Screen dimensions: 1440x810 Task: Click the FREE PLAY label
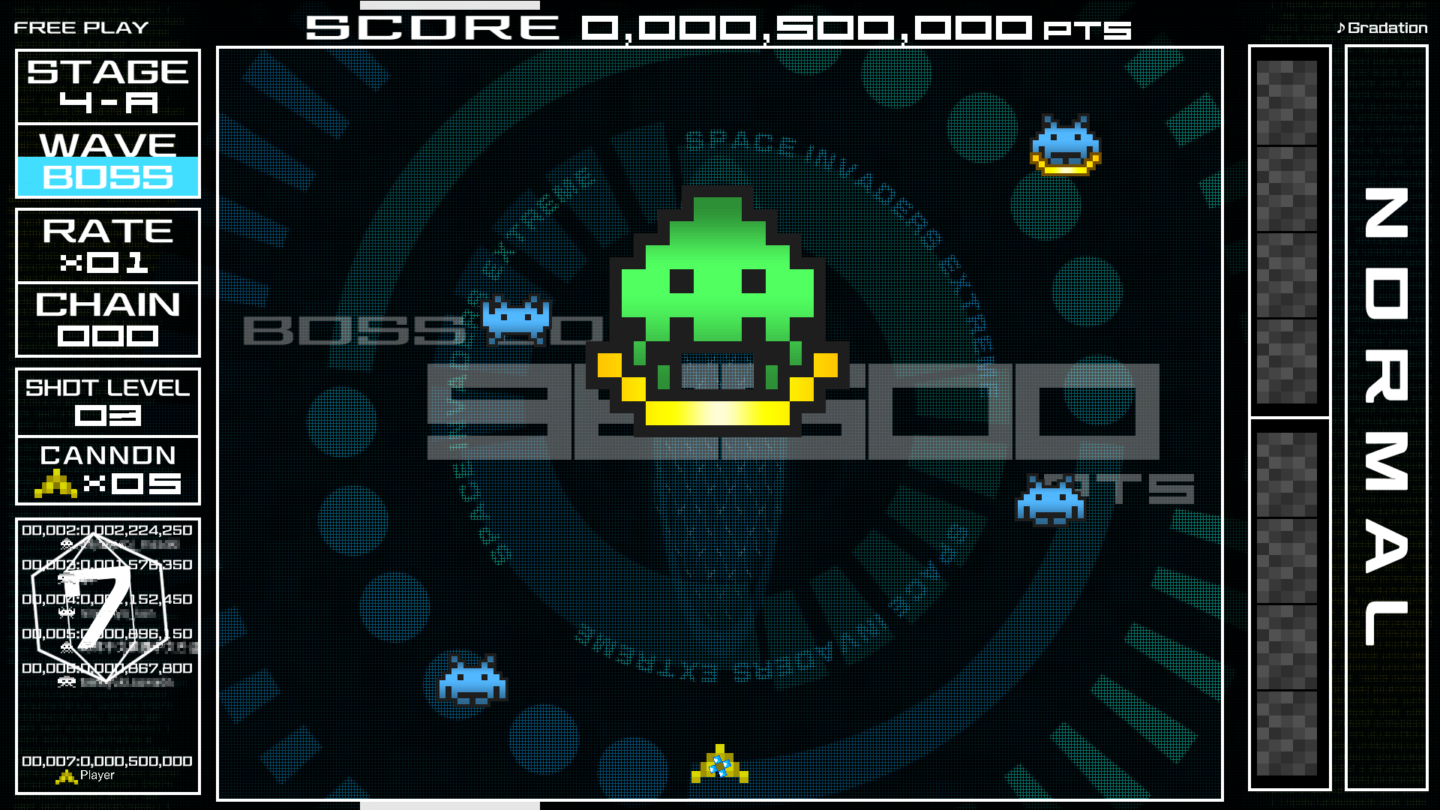click(x=80, y=27)
